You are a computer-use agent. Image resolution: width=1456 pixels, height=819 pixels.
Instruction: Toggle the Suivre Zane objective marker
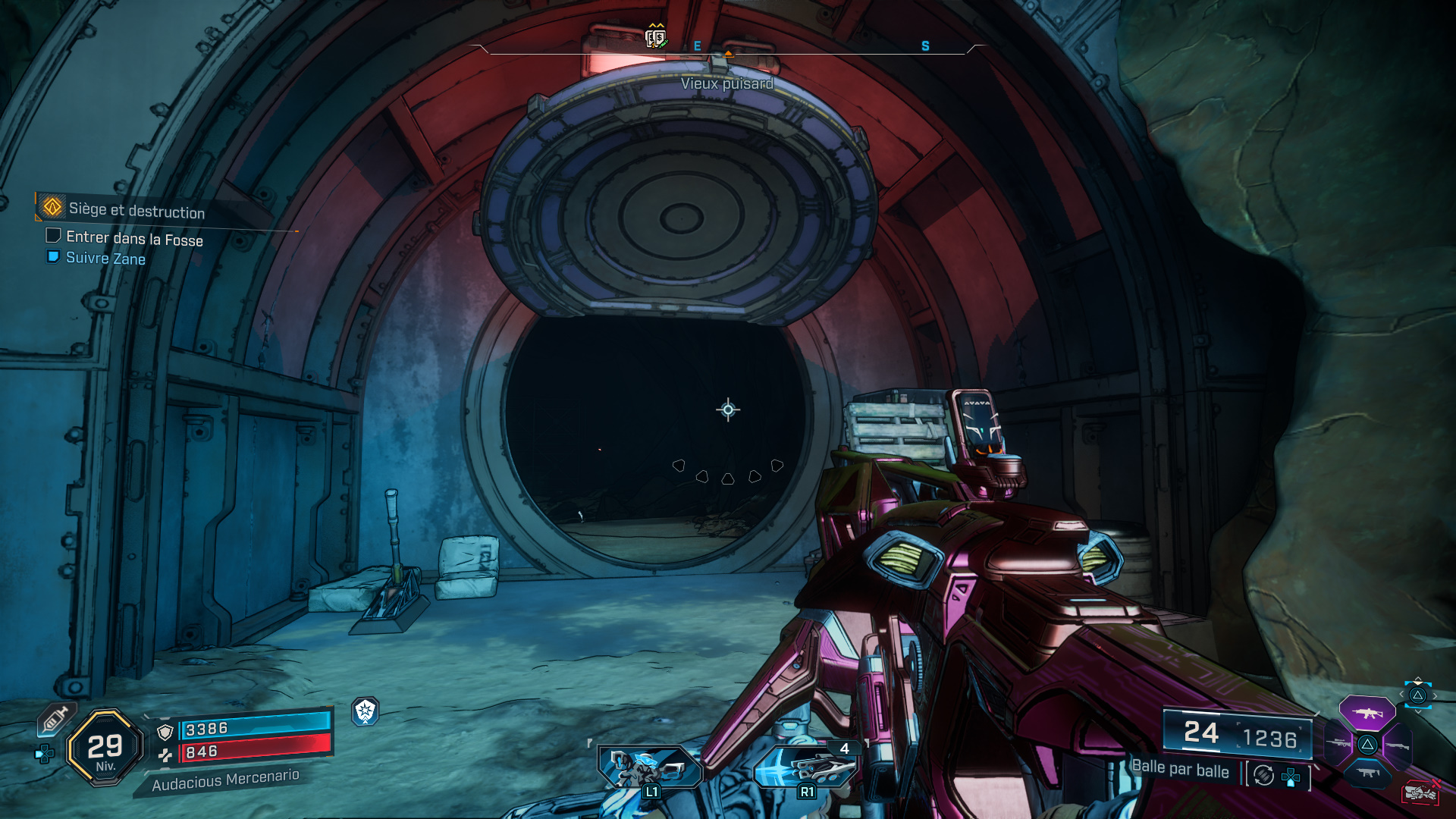click(x=53, y=259)
